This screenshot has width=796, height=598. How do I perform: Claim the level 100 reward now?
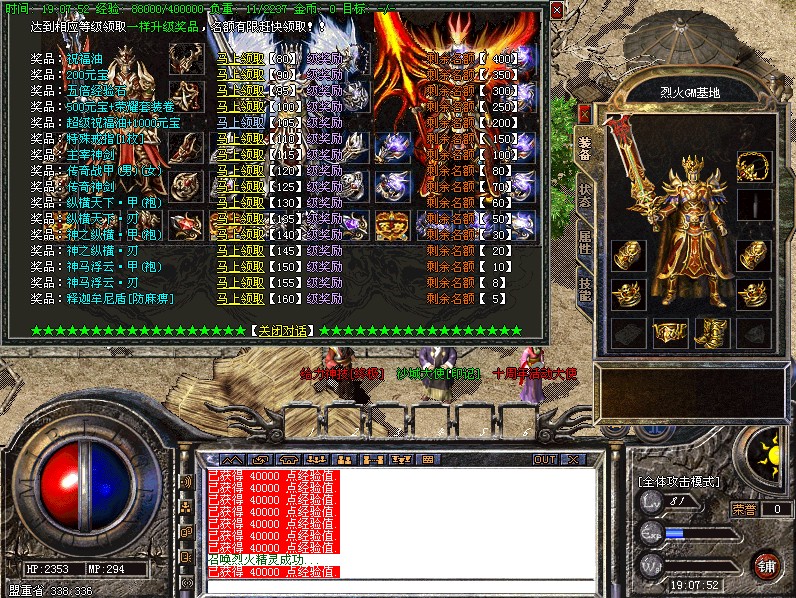pyautogui.click(x=240, y=106)
